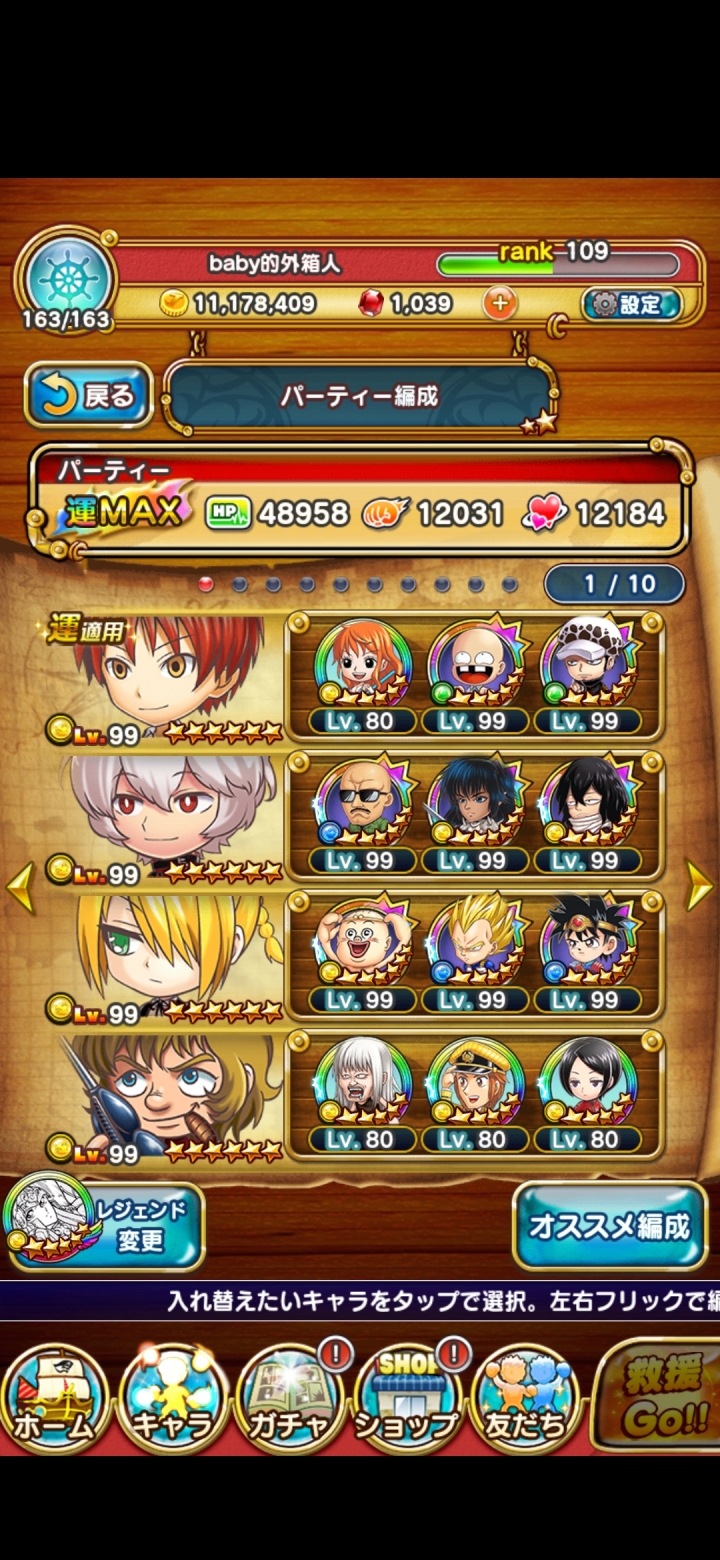The width and height of the screenshot is (720, 1560).
Task: Show the previous party with left arrow
Action: 20,886
